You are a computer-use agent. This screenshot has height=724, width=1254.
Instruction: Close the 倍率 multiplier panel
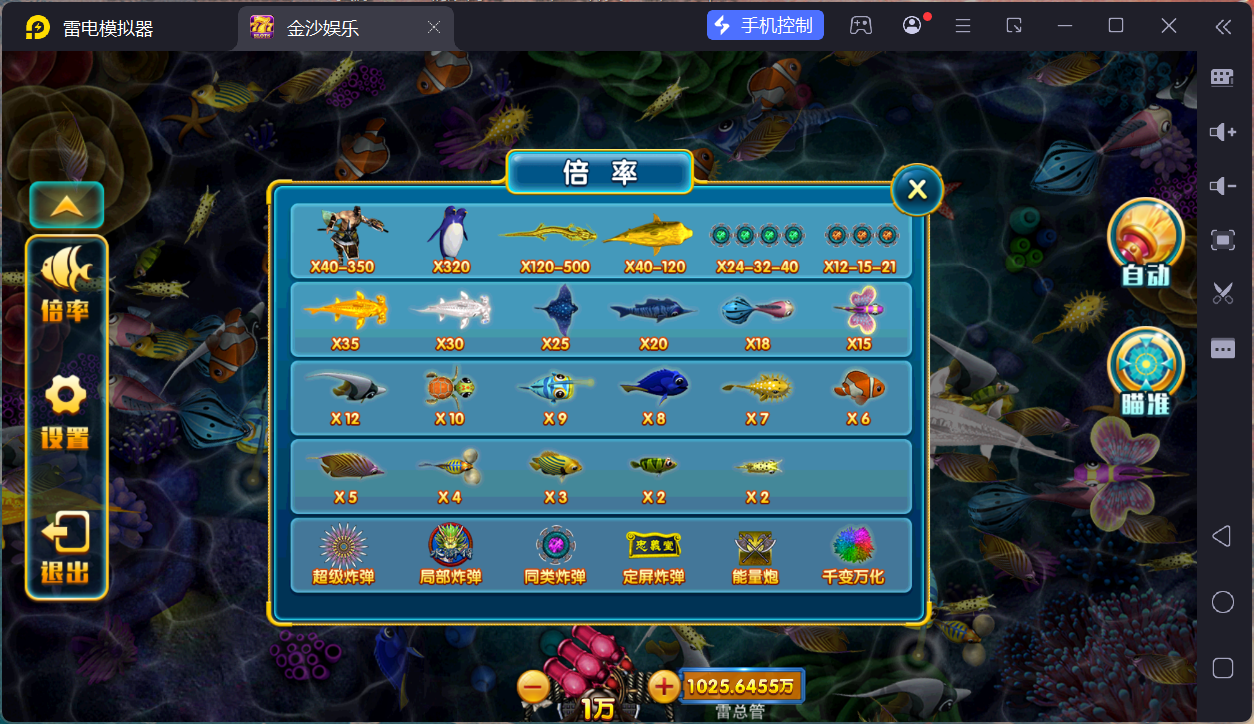917,190
